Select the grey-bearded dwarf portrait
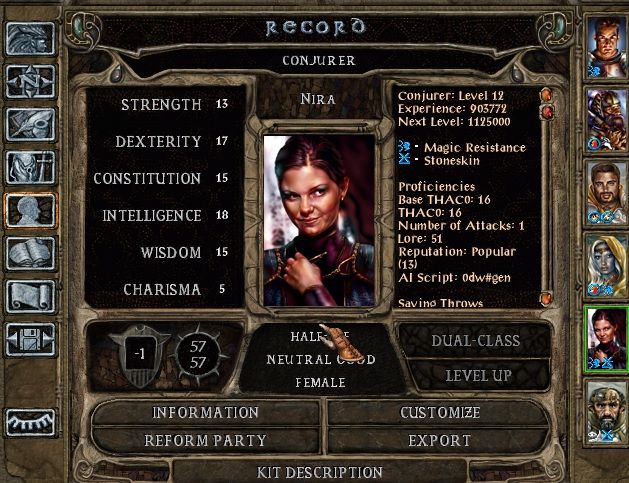The height and width of the screenshot is (483, 629). [x=606, y=408]
